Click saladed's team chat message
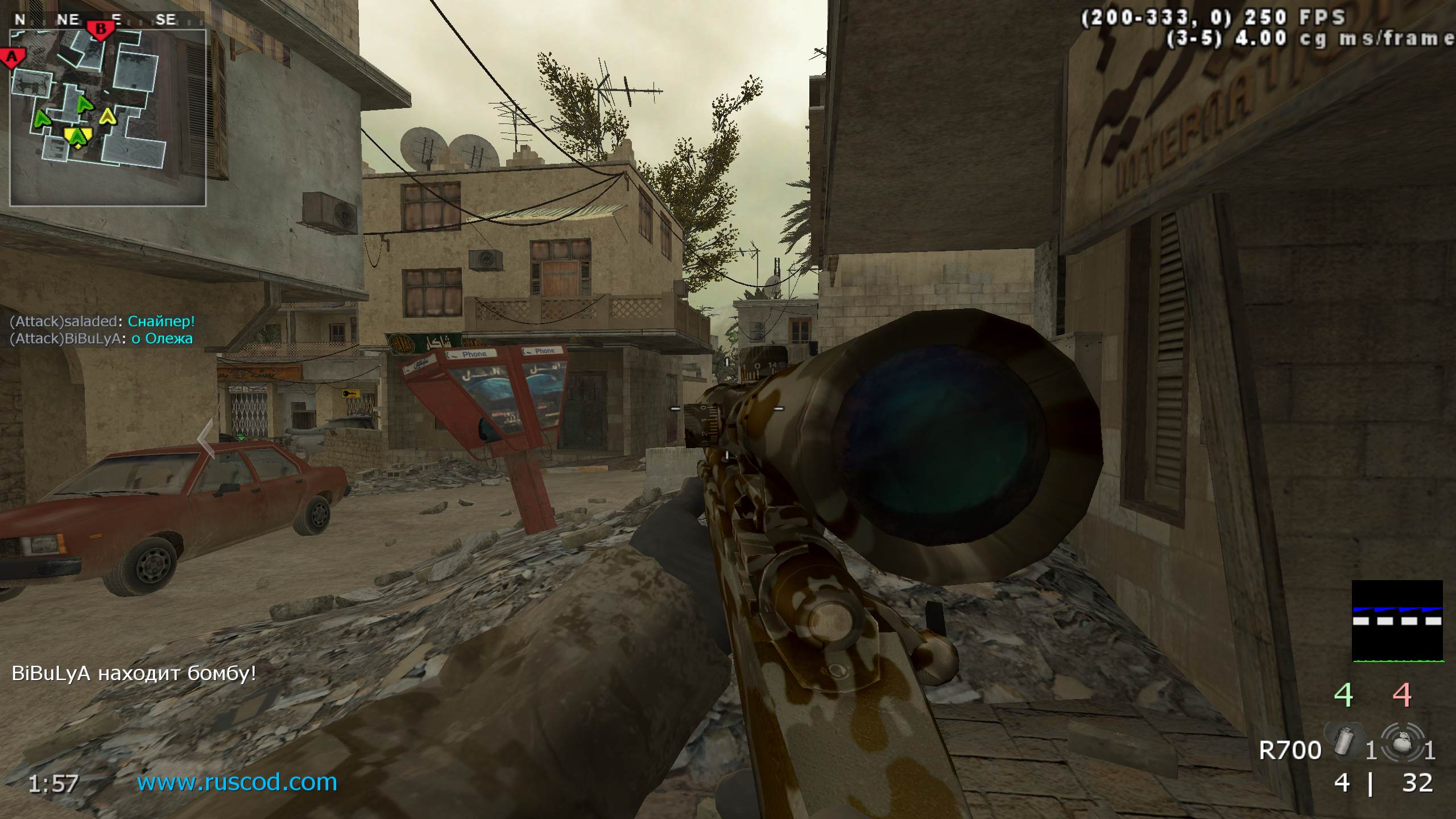The height and width of the screenshot is (819, 1456). [x=102, y=321]
